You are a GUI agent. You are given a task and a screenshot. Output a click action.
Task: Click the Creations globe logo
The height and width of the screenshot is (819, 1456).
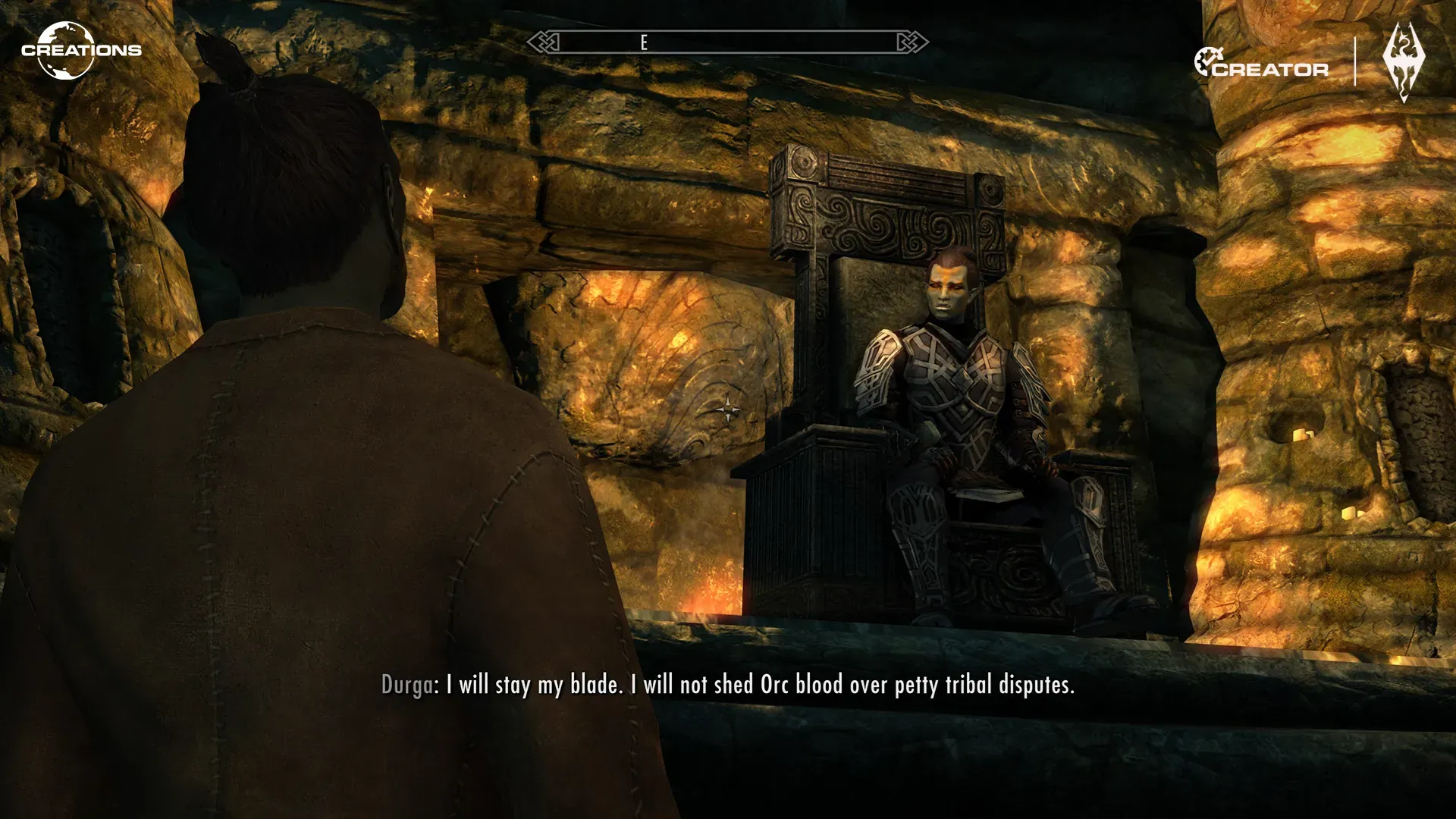[67, 50]
